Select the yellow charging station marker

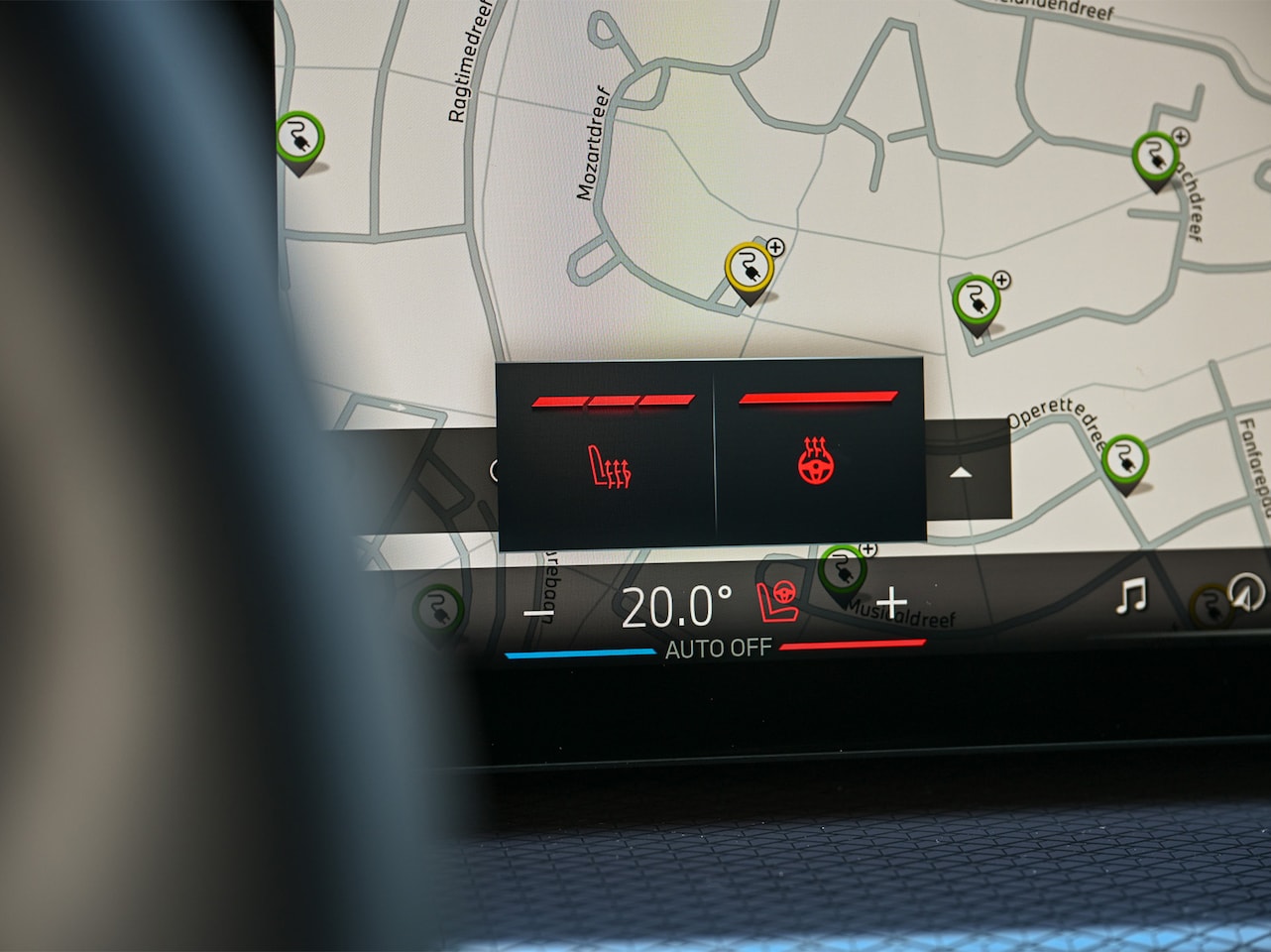pyautogui.click(x=749, y=269)
